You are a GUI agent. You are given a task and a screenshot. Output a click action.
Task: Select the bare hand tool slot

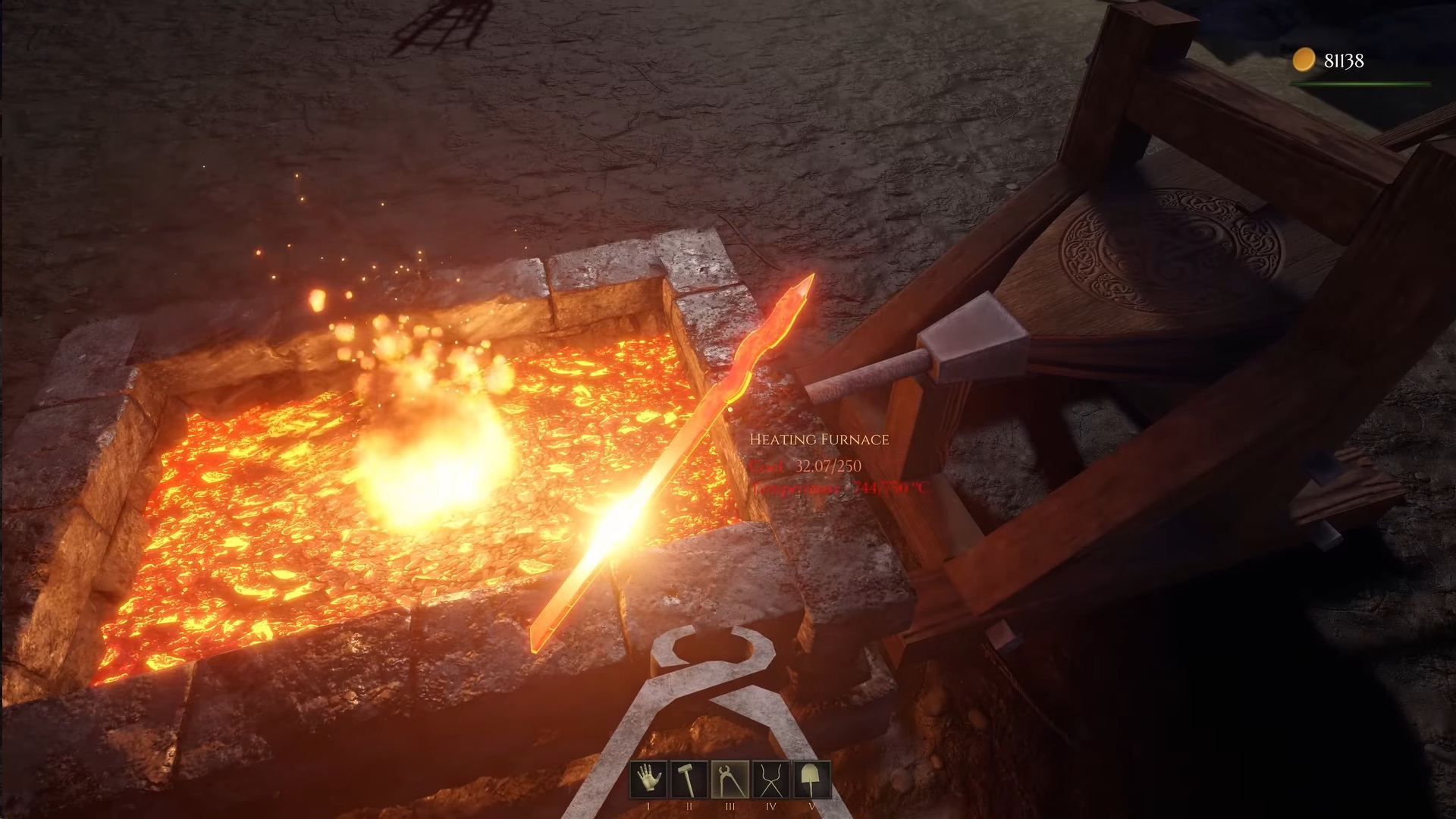point(648,779)
